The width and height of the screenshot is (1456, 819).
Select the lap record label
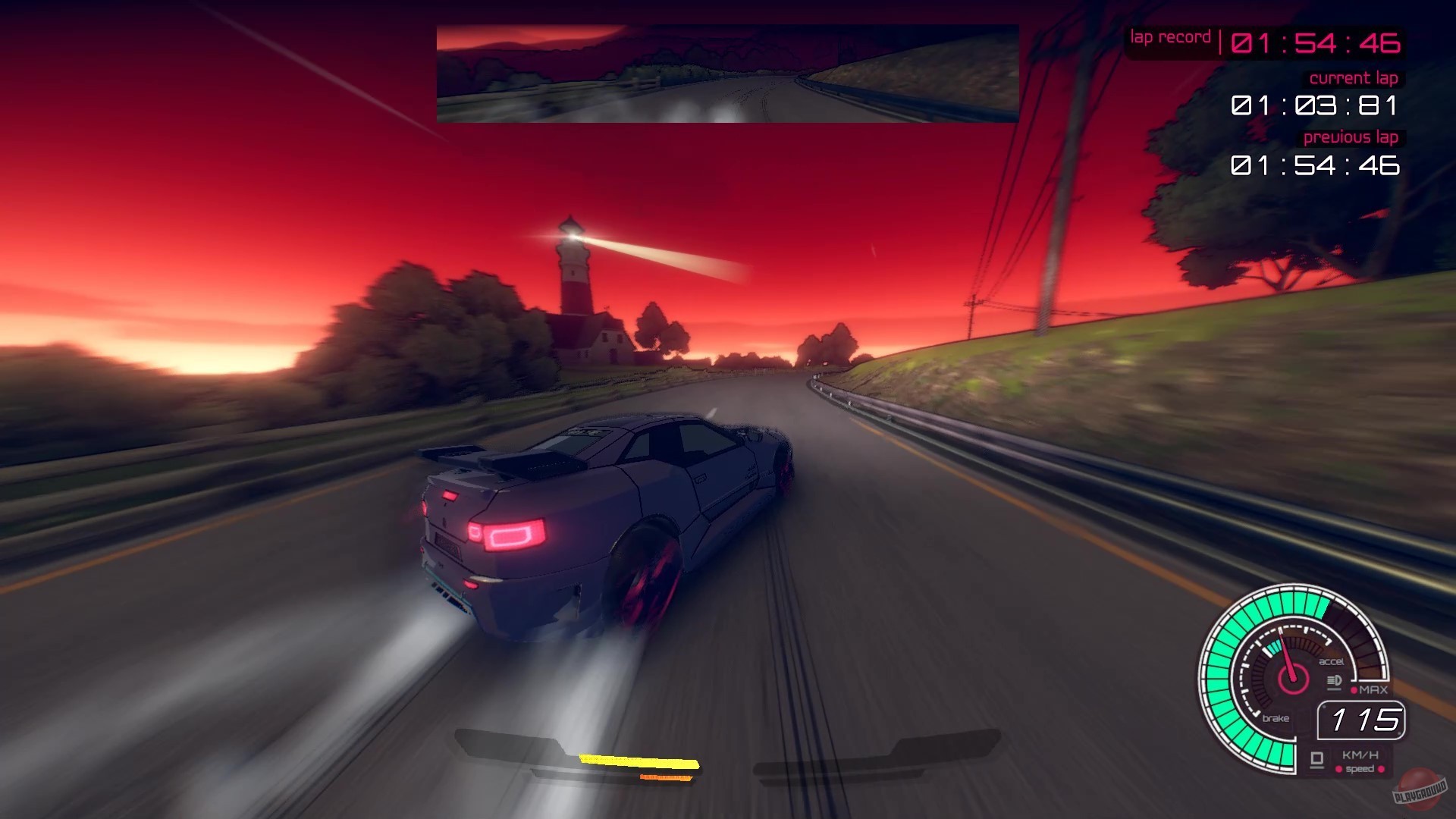1170,36
